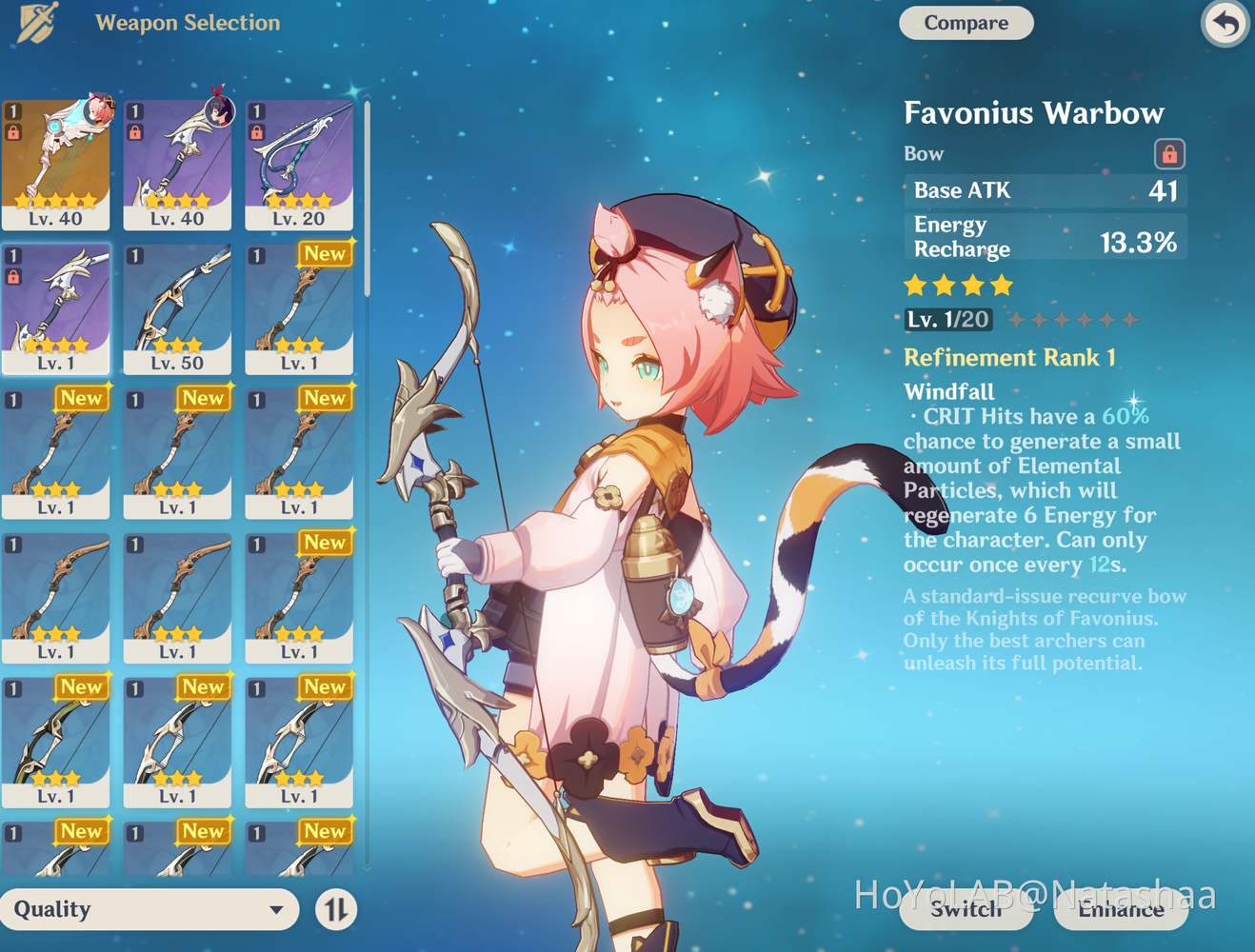Open the Compare screen
Image resolution: width=1255 pixels, height=952 pixels.
[966, 23]
